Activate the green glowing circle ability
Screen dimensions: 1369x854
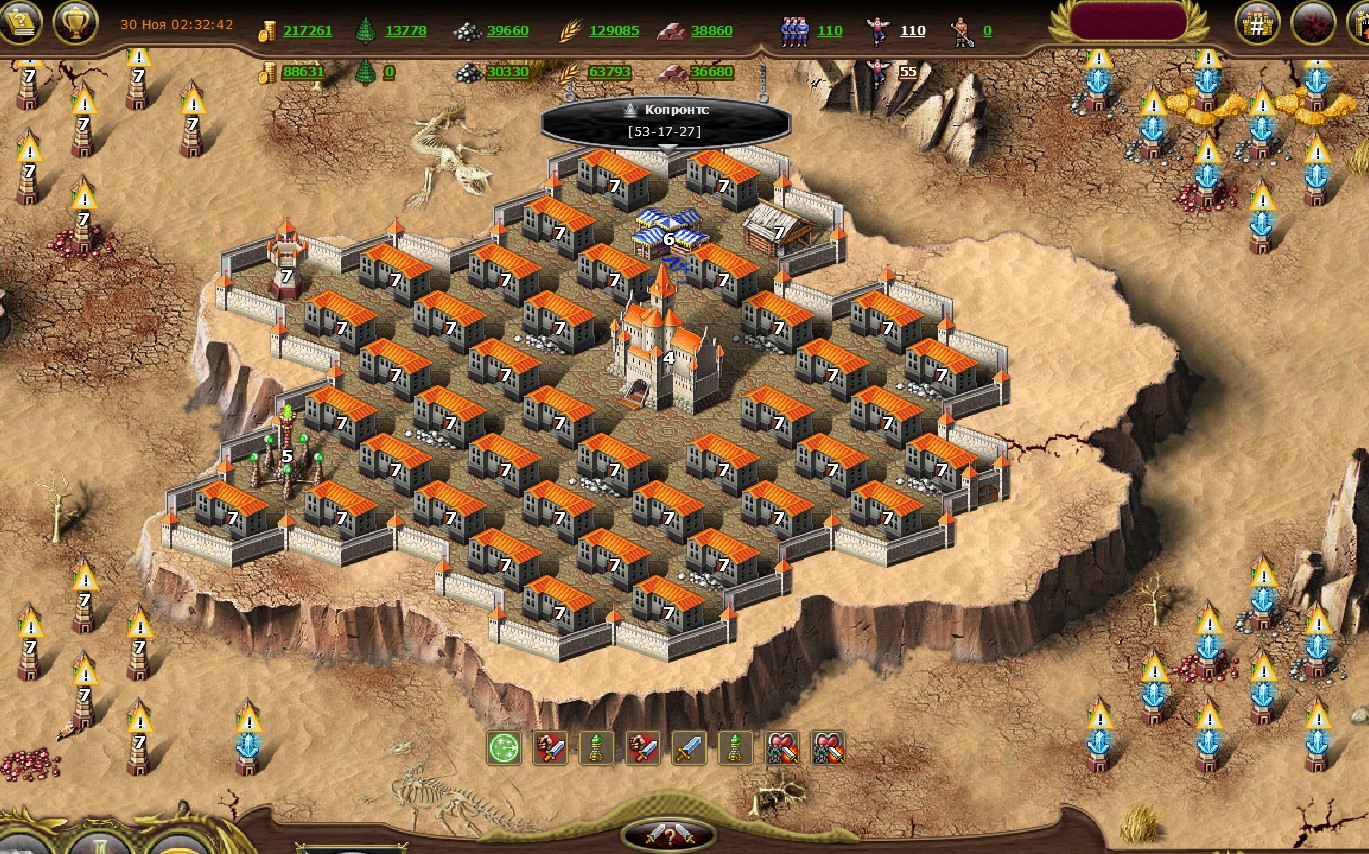pos(503,747)
